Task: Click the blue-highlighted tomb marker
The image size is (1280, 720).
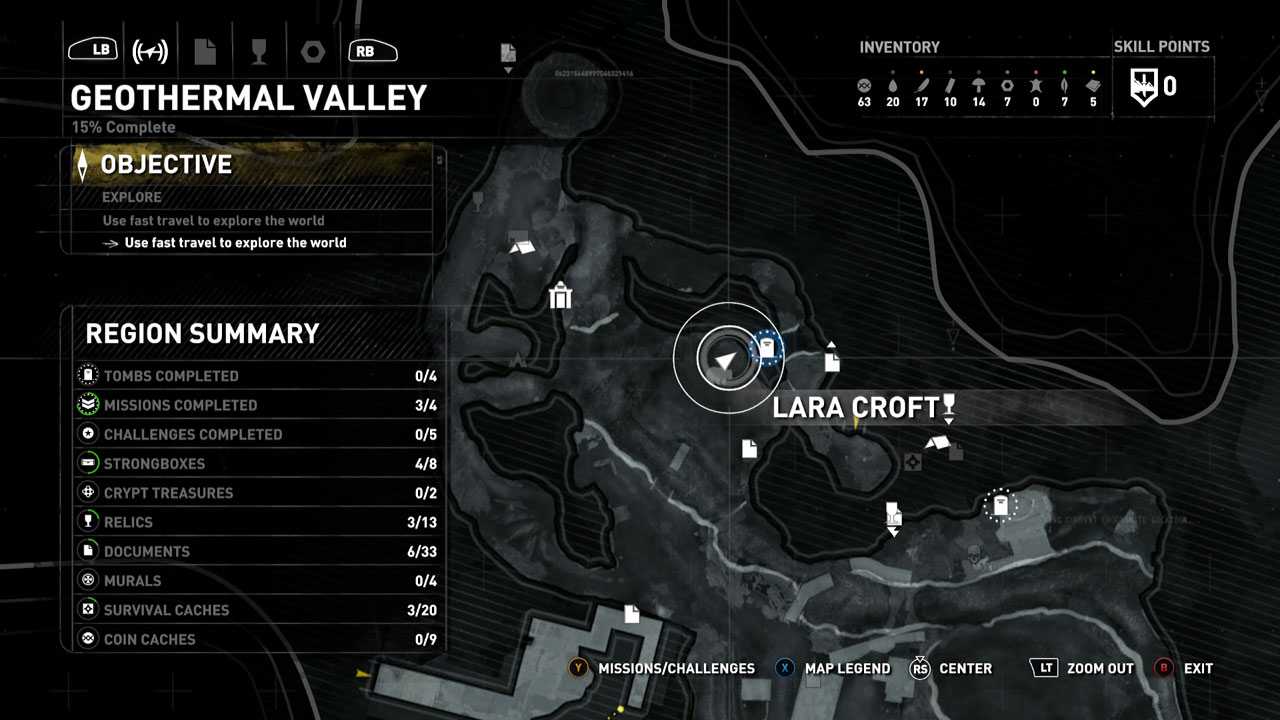Action: pyautogui.click(x=767, y=349)
